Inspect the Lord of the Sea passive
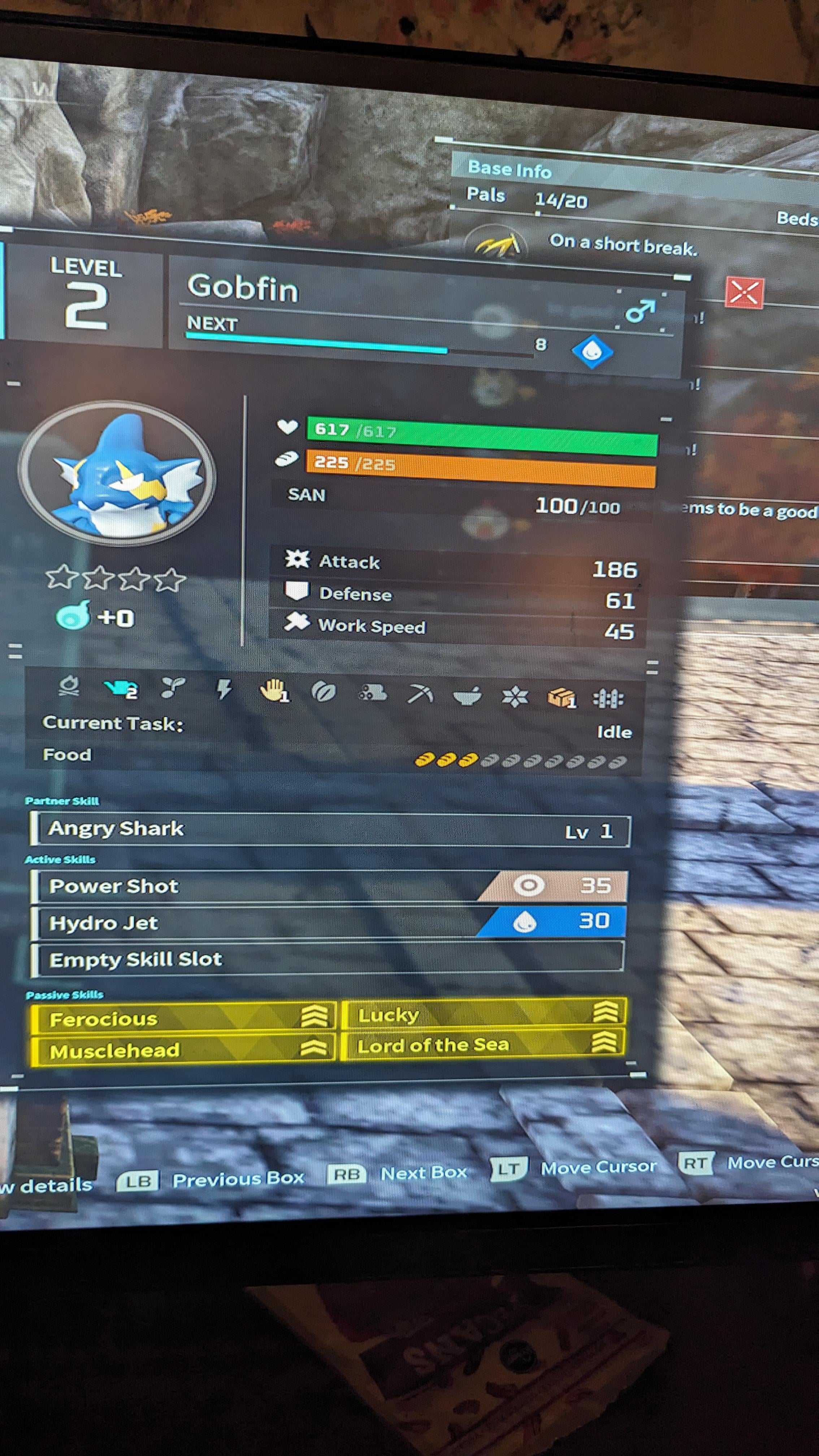The width and height of the screenshot is (819, 1456). [483, 1045]
